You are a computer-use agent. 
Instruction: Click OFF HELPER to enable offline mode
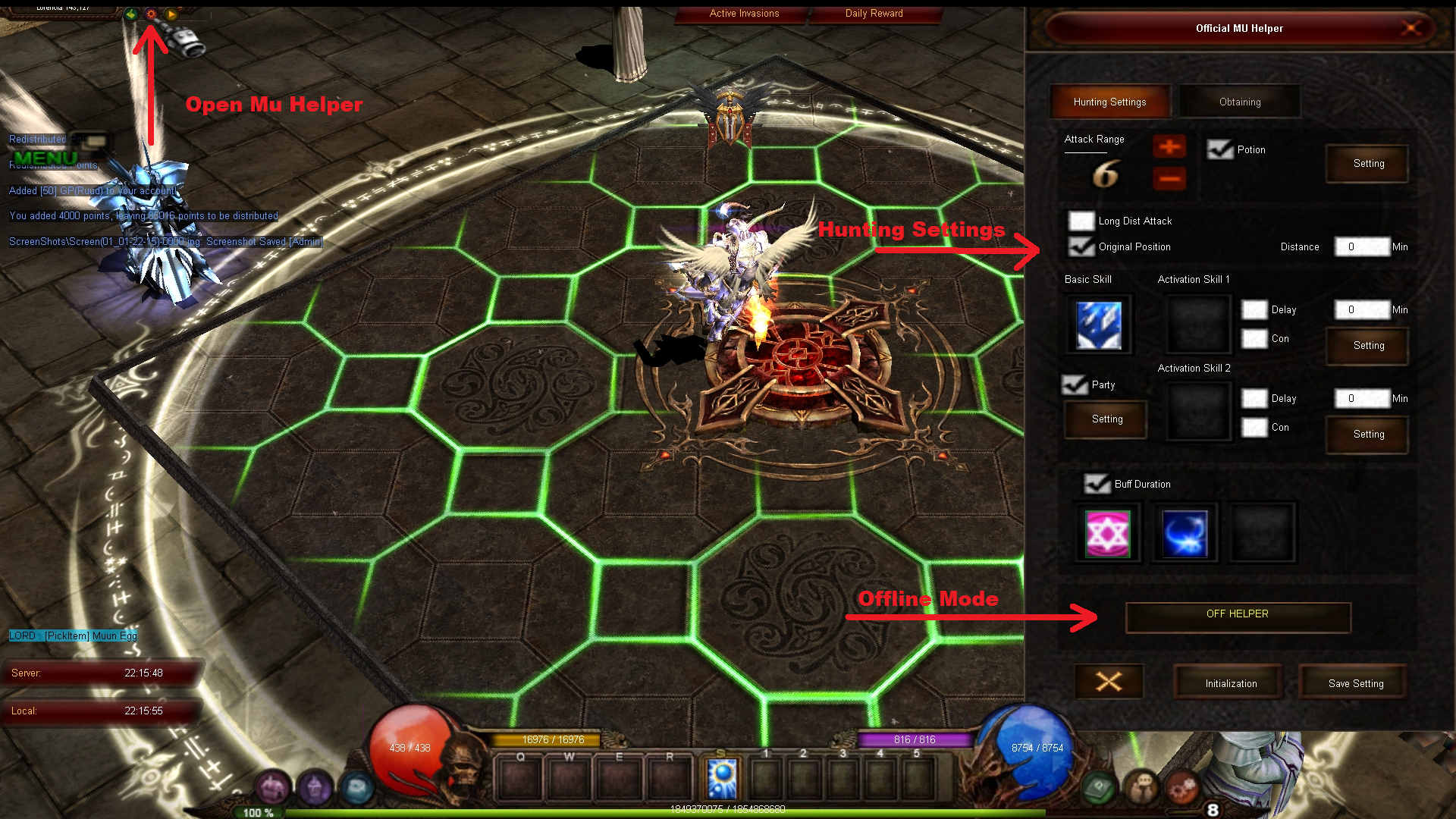click(x=1238, y=616)
